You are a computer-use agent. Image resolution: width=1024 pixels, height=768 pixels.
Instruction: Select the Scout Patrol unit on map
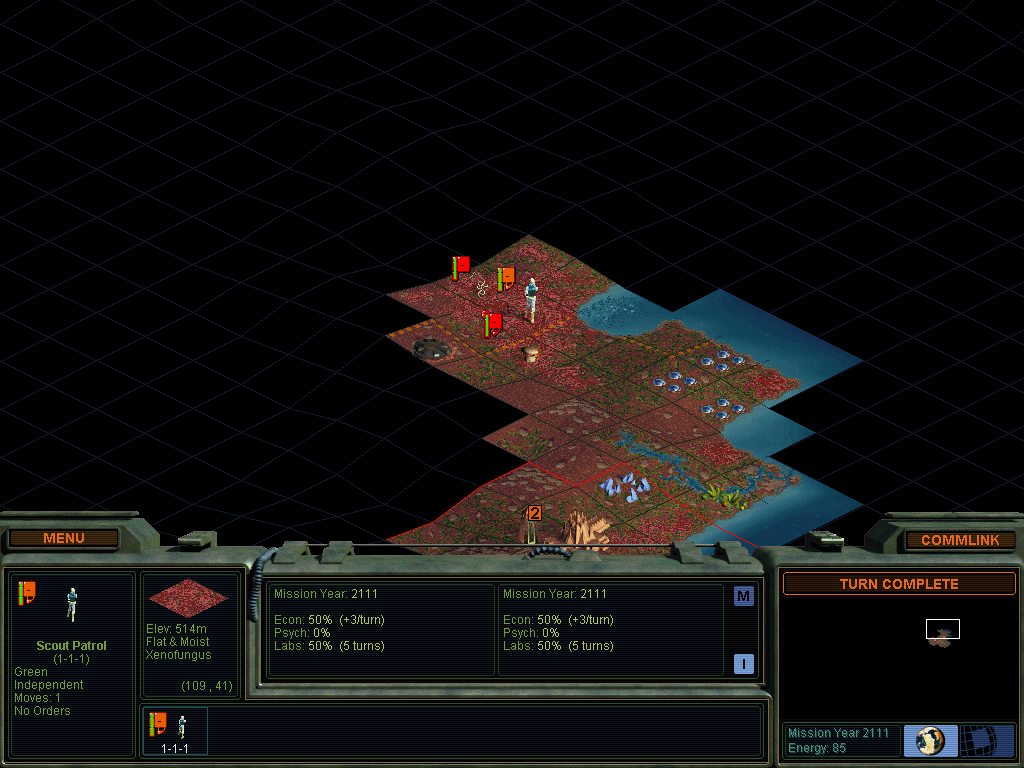pyautogui.click(x=531, y=298)
